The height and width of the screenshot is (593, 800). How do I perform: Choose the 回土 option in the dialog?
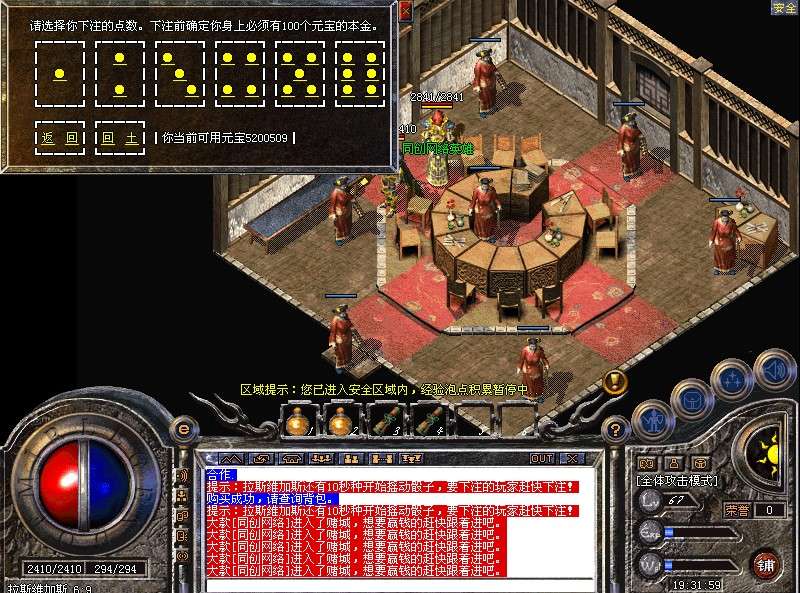[x=120, y=138]
